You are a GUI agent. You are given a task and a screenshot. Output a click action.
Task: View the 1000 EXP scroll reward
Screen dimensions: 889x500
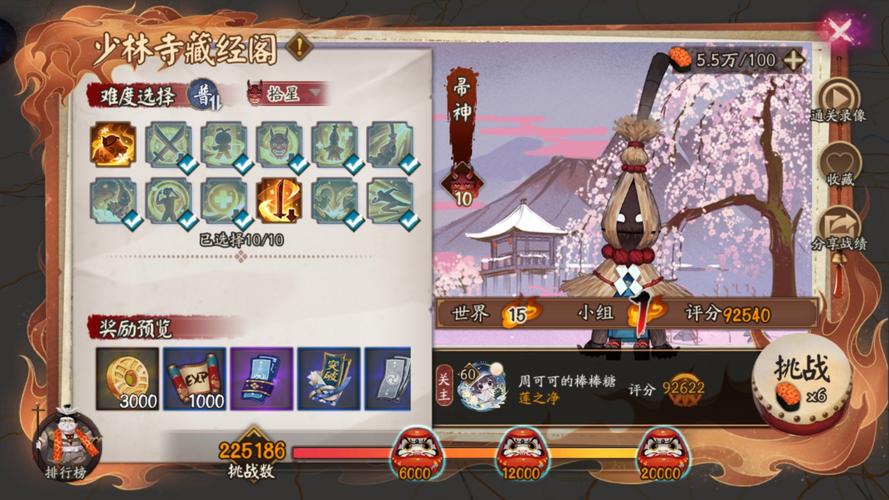(x=194, y=379)
